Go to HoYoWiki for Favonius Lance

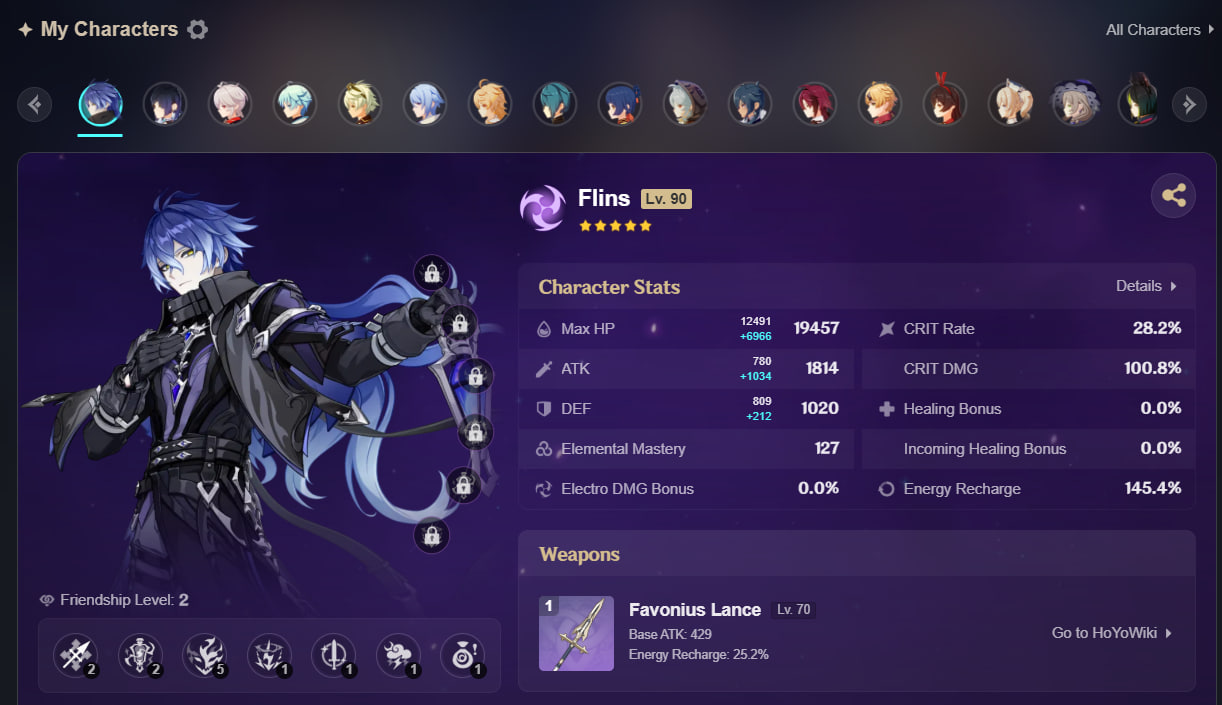tap(1111, 633)
